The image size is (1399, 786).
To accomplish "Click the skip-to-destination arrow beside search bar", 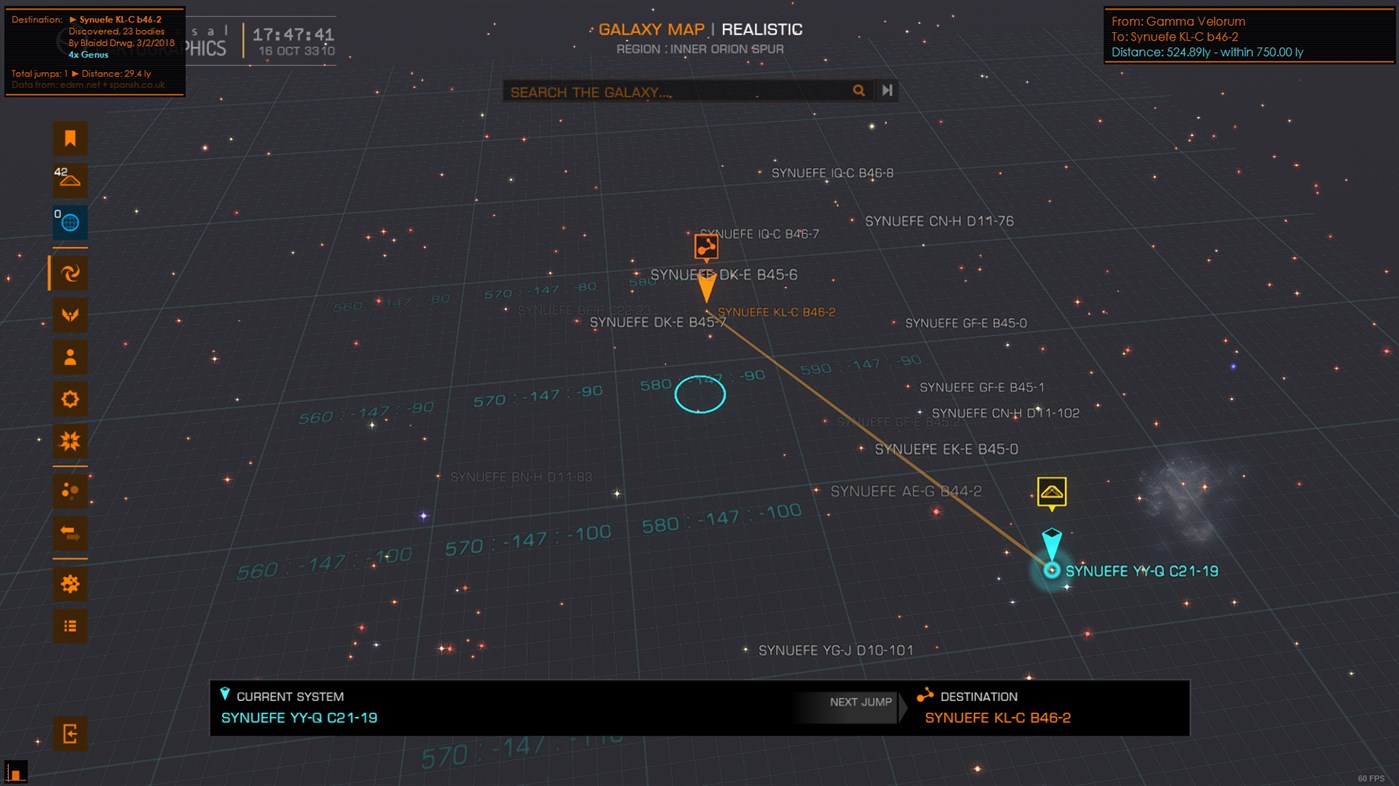I will point(886,90).
